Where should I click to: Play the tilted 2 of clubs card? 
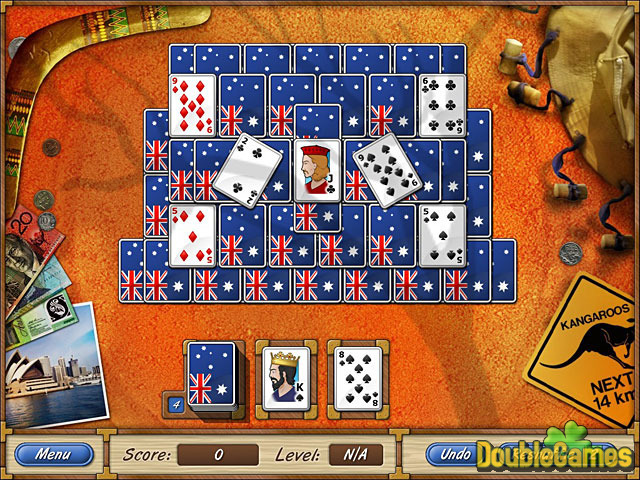[244, 168]
